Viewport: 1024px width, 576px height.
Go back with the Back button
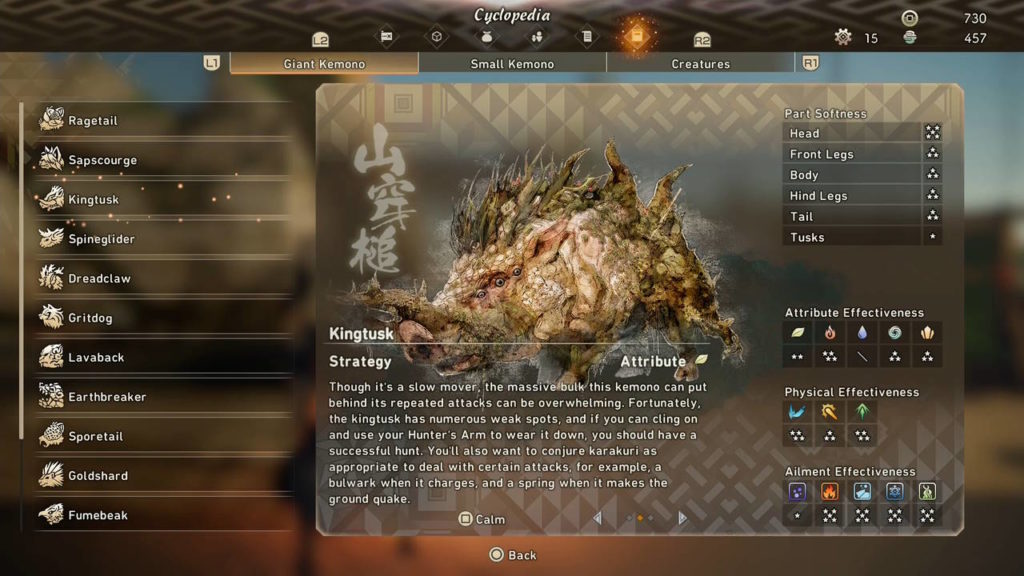click(x=512, y=555)
